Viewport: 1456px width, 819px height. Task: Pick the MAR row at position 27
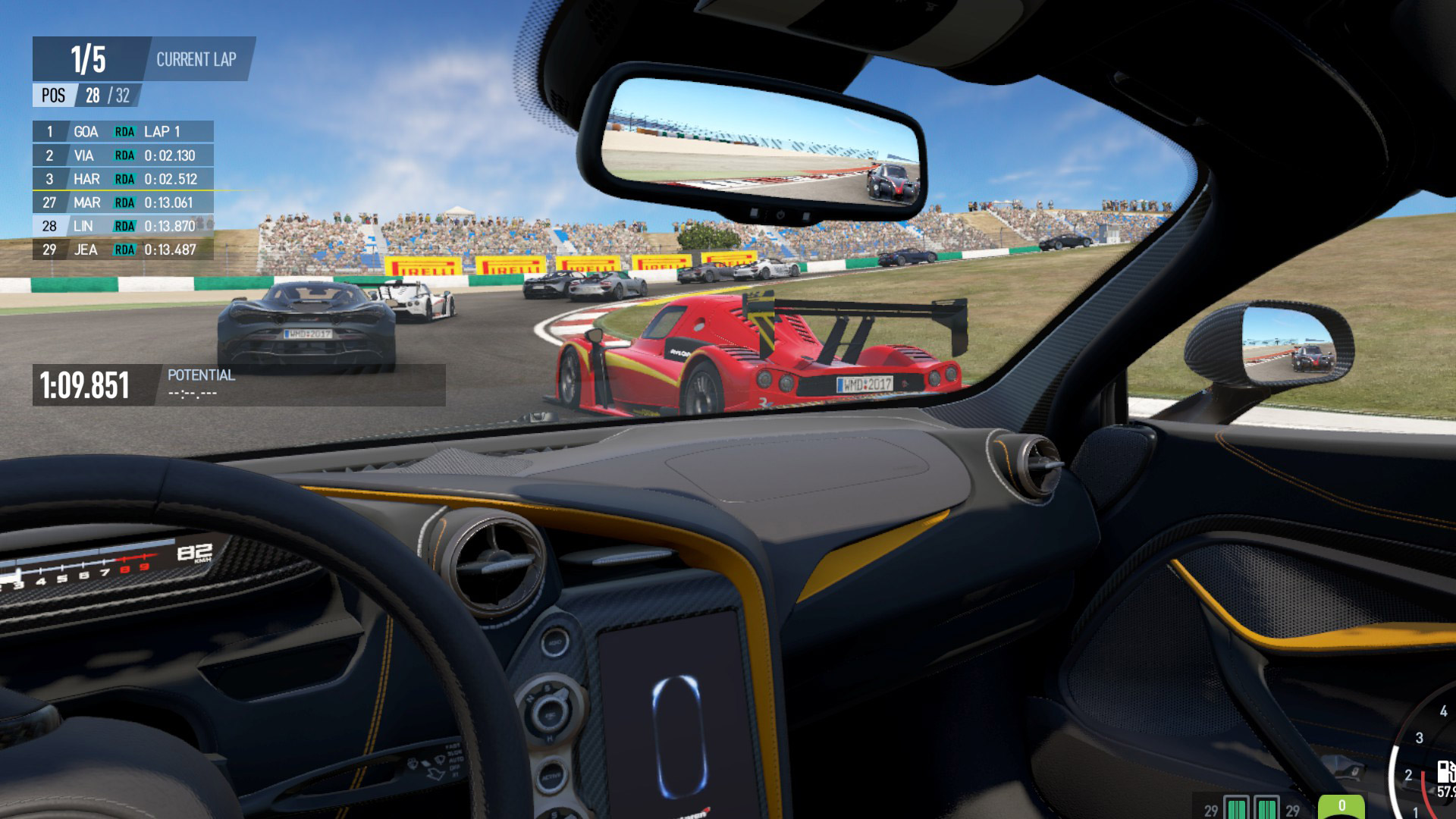[x=123, y=202]
